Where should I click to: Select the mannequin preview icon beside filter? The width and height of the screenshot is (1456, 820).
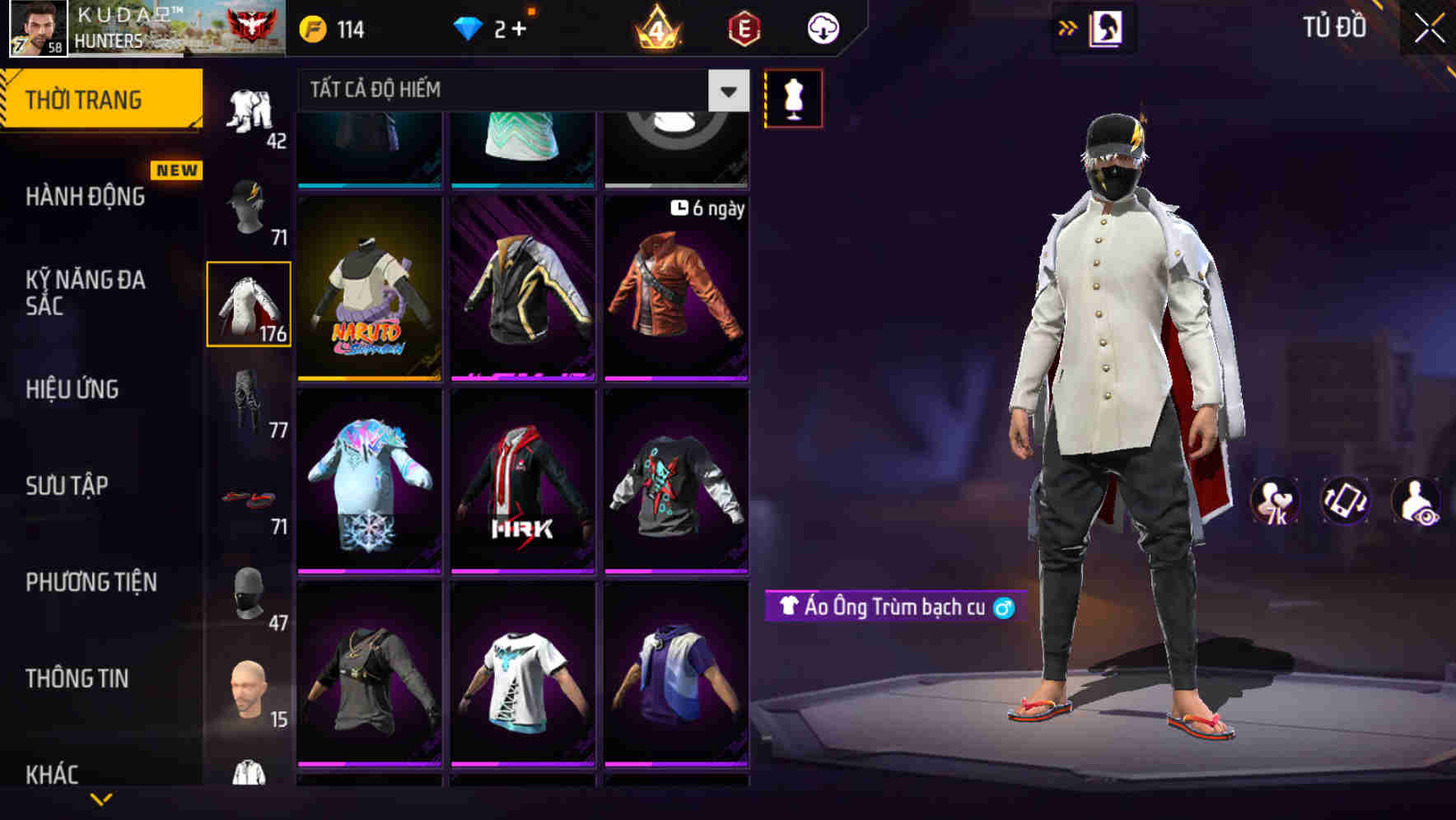click(793, 97)
